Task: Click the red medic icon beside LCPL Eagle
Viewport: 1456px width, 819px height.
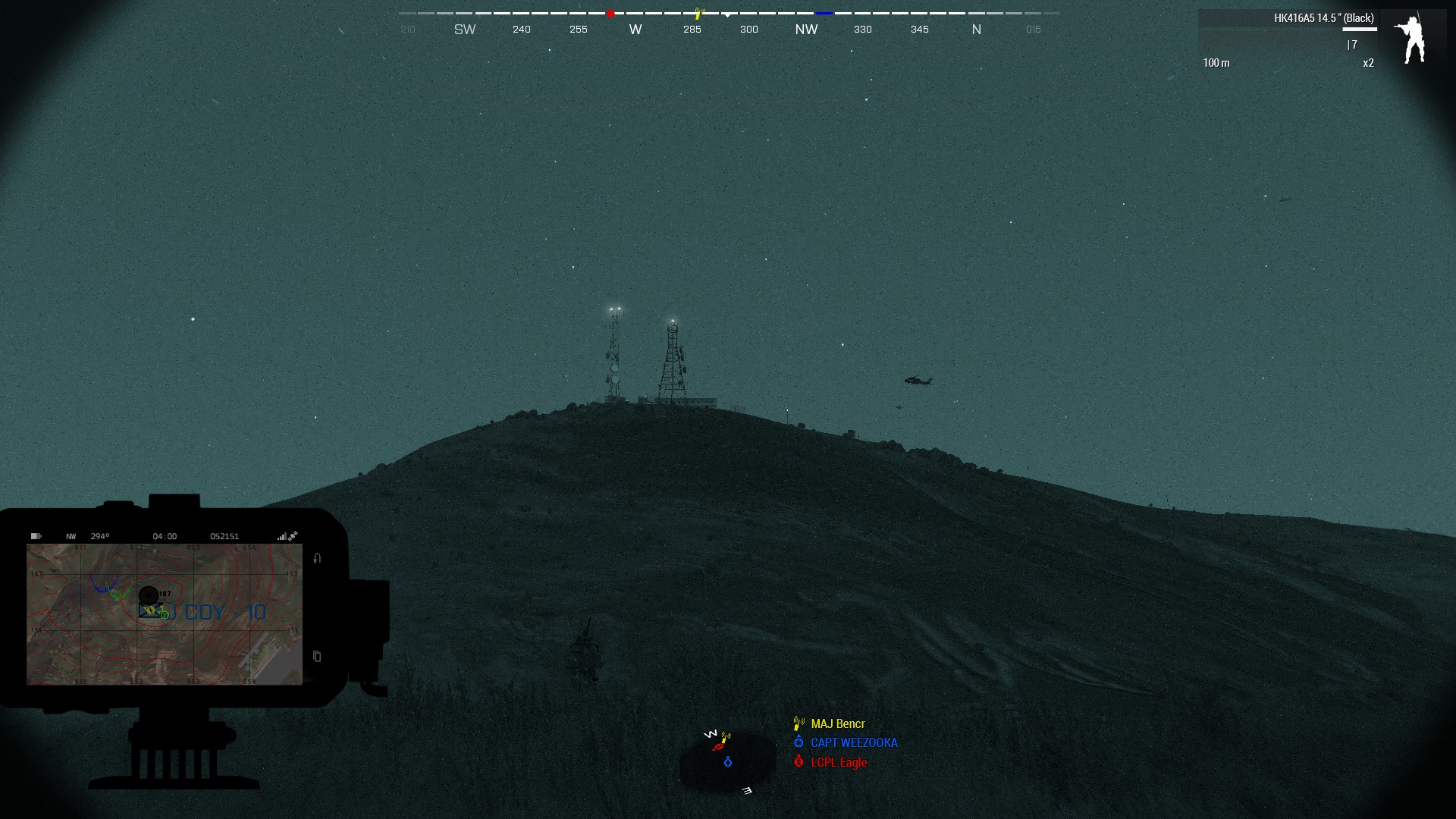Action: click(x=799, y=763)
